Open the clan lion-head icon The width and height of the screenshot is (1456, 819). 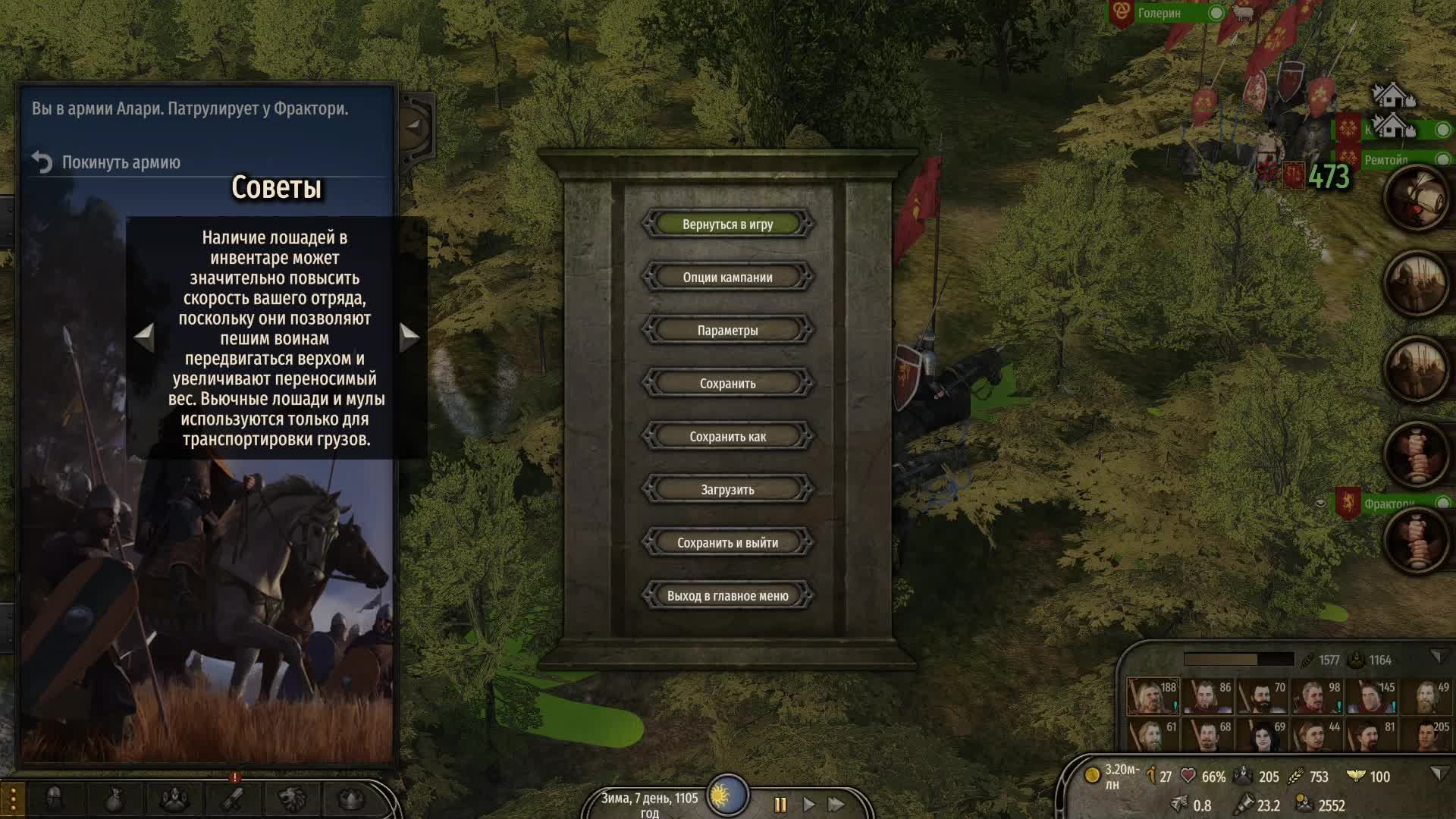pos(292,799)
